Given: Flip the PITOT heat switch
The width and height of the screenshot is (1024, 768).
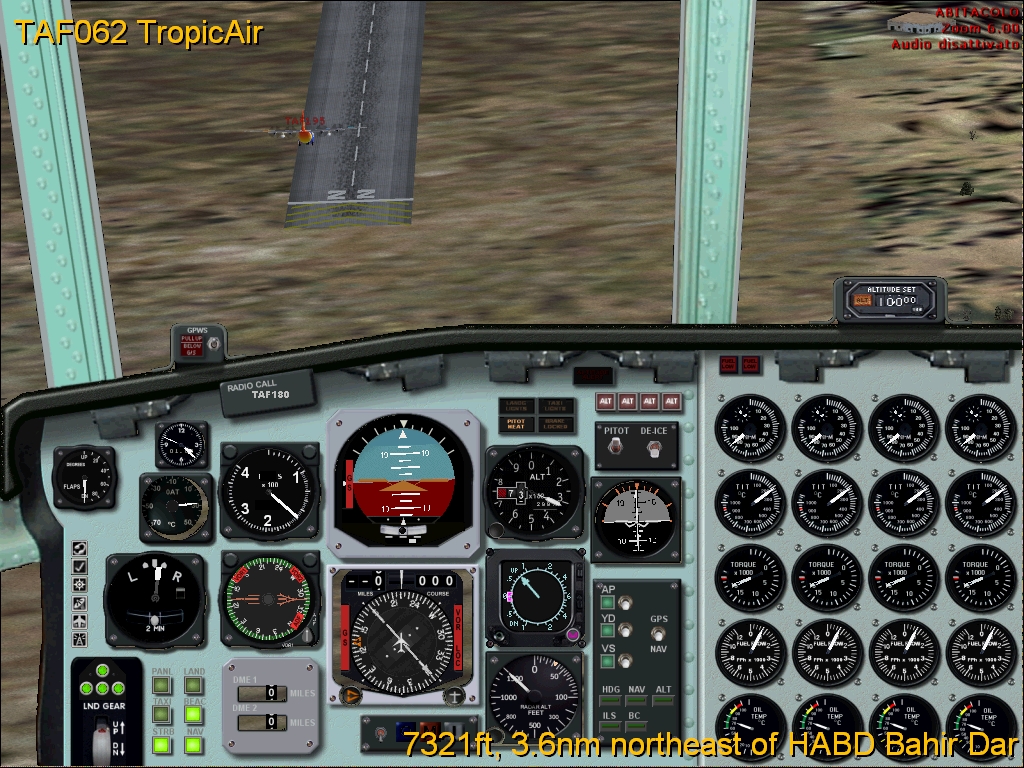Looking at the screenshot, I should pos(620,450).
